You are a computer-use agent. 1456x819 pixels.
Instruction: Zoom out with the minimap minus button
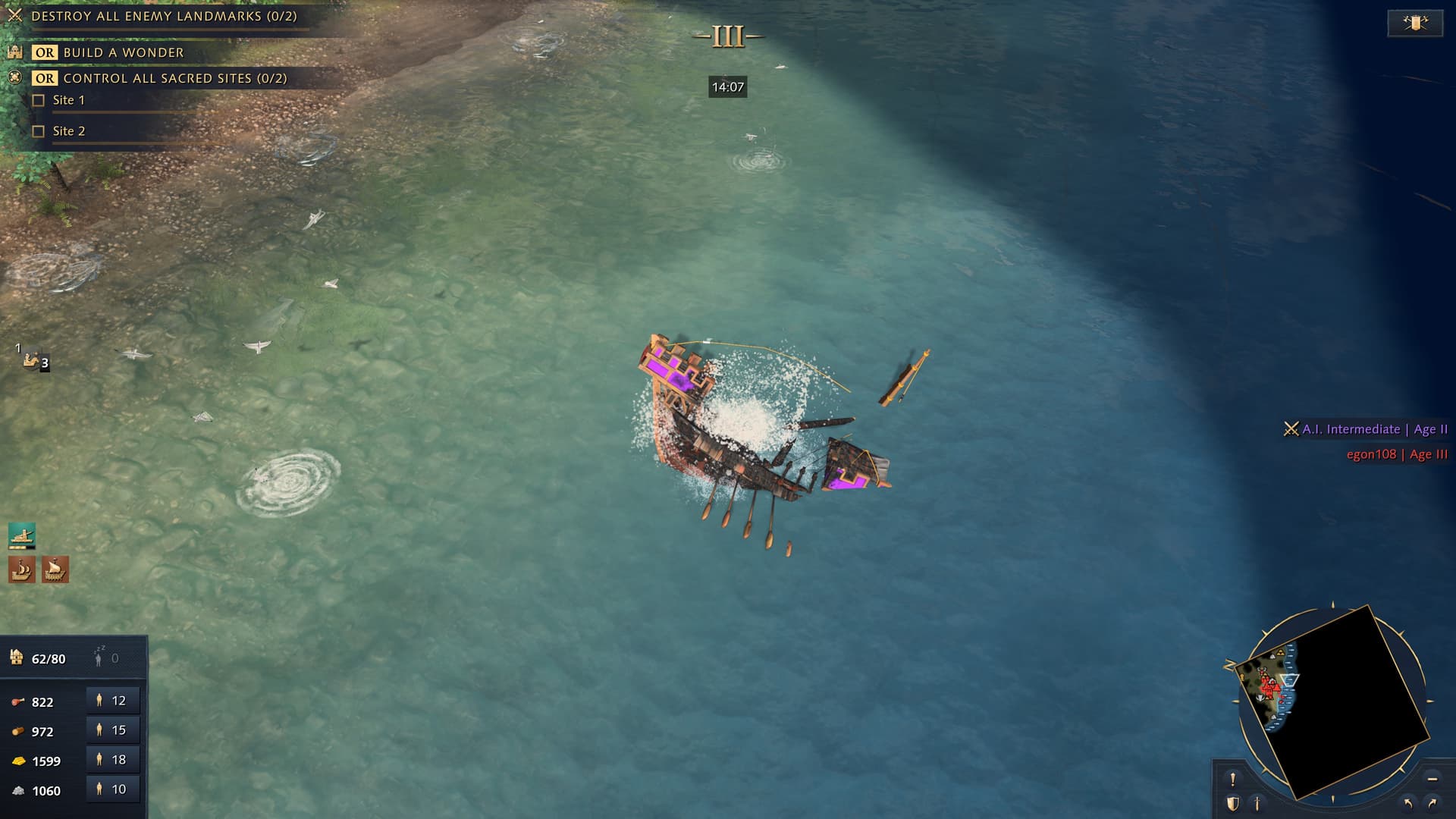click(x=1432, y=779)
